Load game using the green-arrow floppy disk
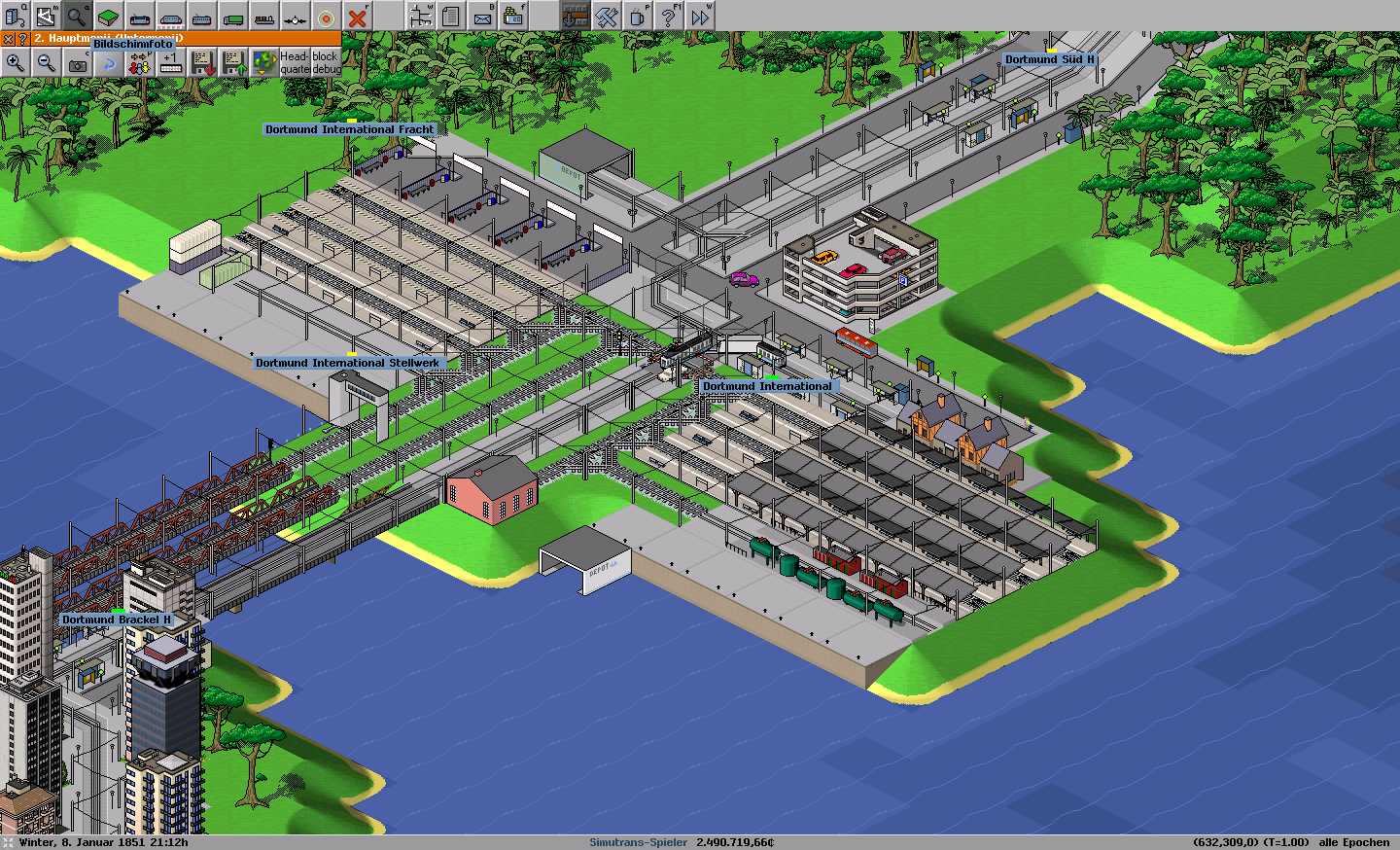The width and height of the screenshot is (1400, 850). 233,63
